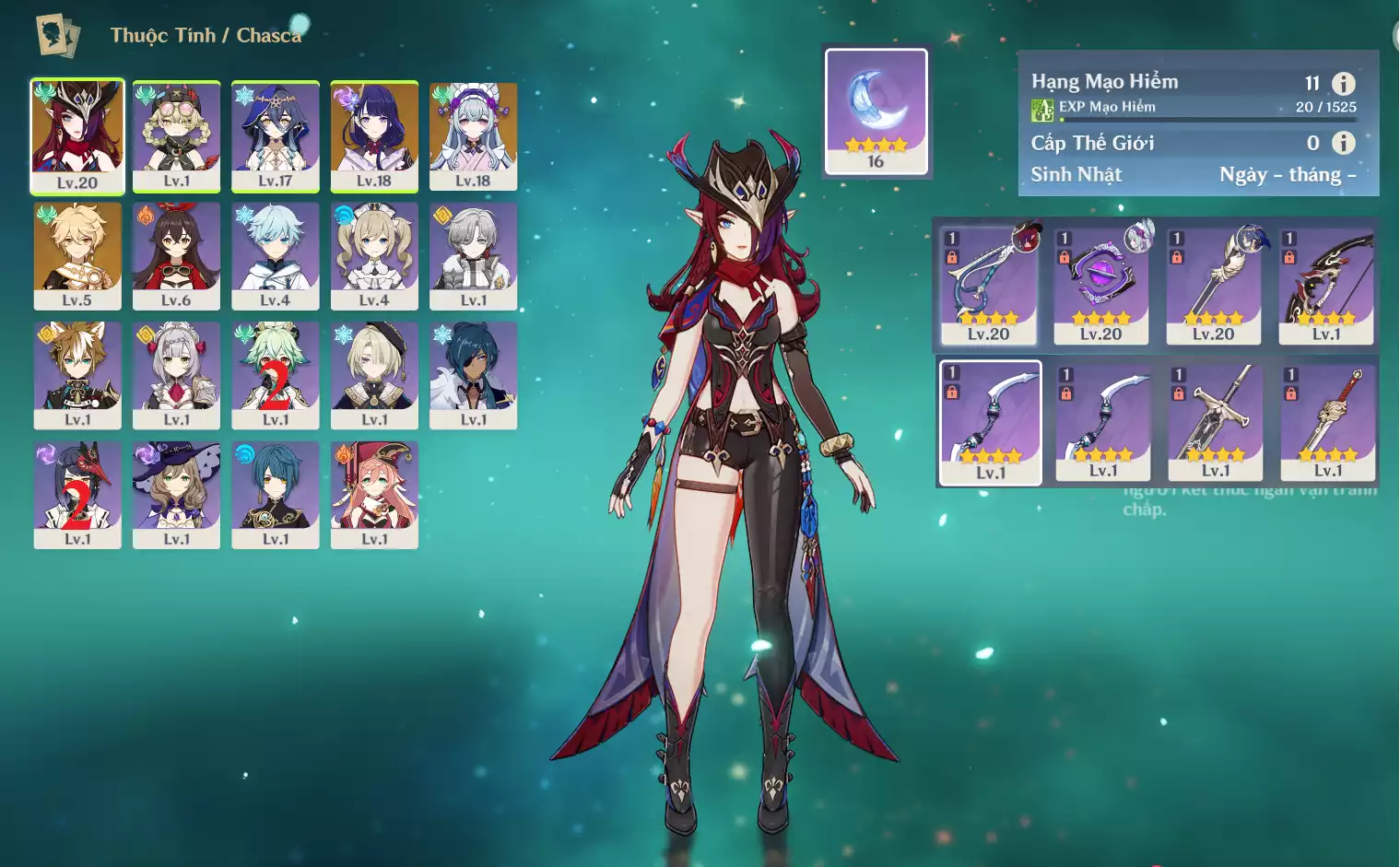Choose the Layla Lv.17 portrait
Screen dimensions: 1400x867
[x=275, y=135]
